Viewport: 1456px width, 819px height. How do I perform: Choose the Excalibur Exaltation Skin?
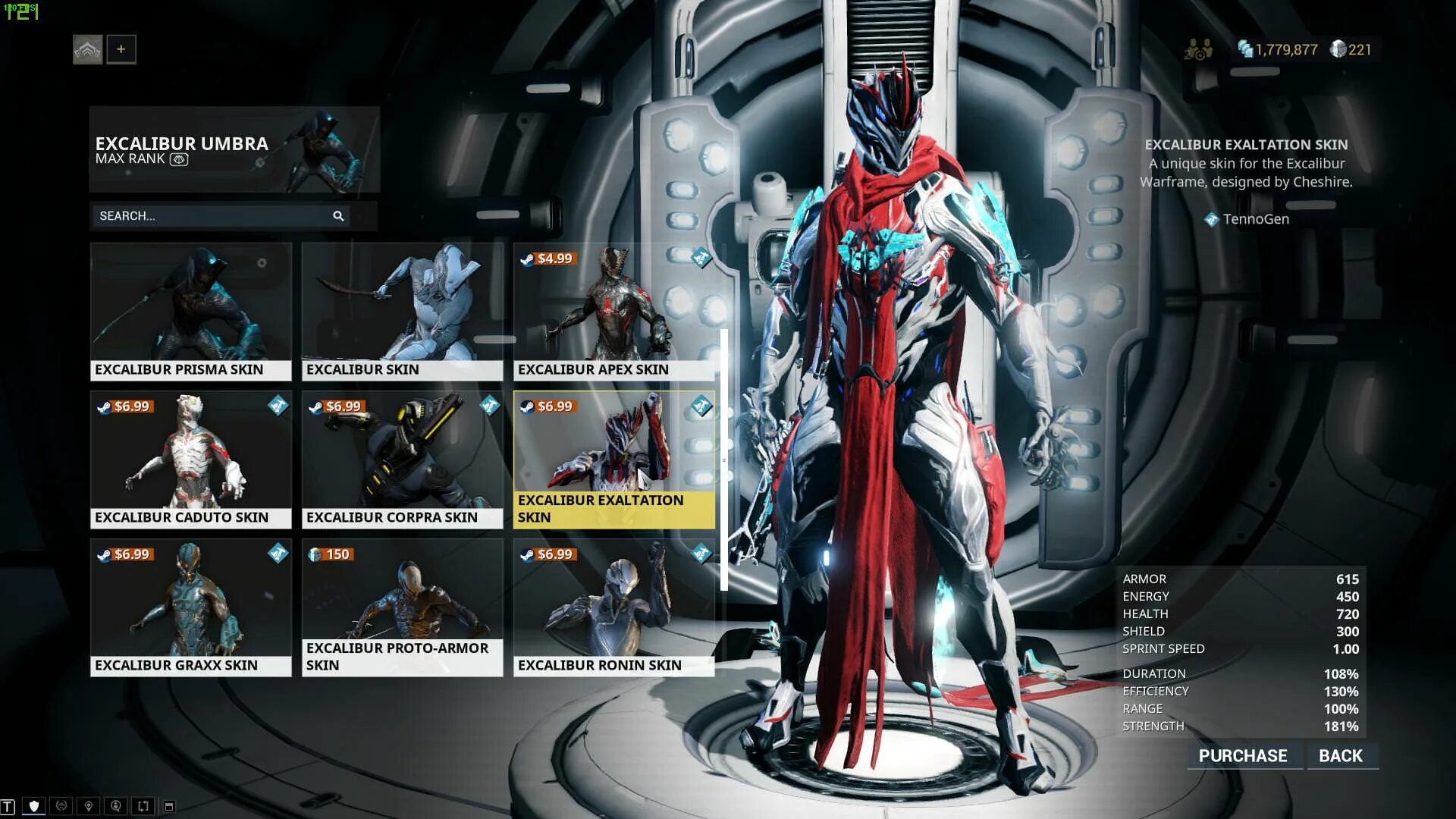click(613, 459)
